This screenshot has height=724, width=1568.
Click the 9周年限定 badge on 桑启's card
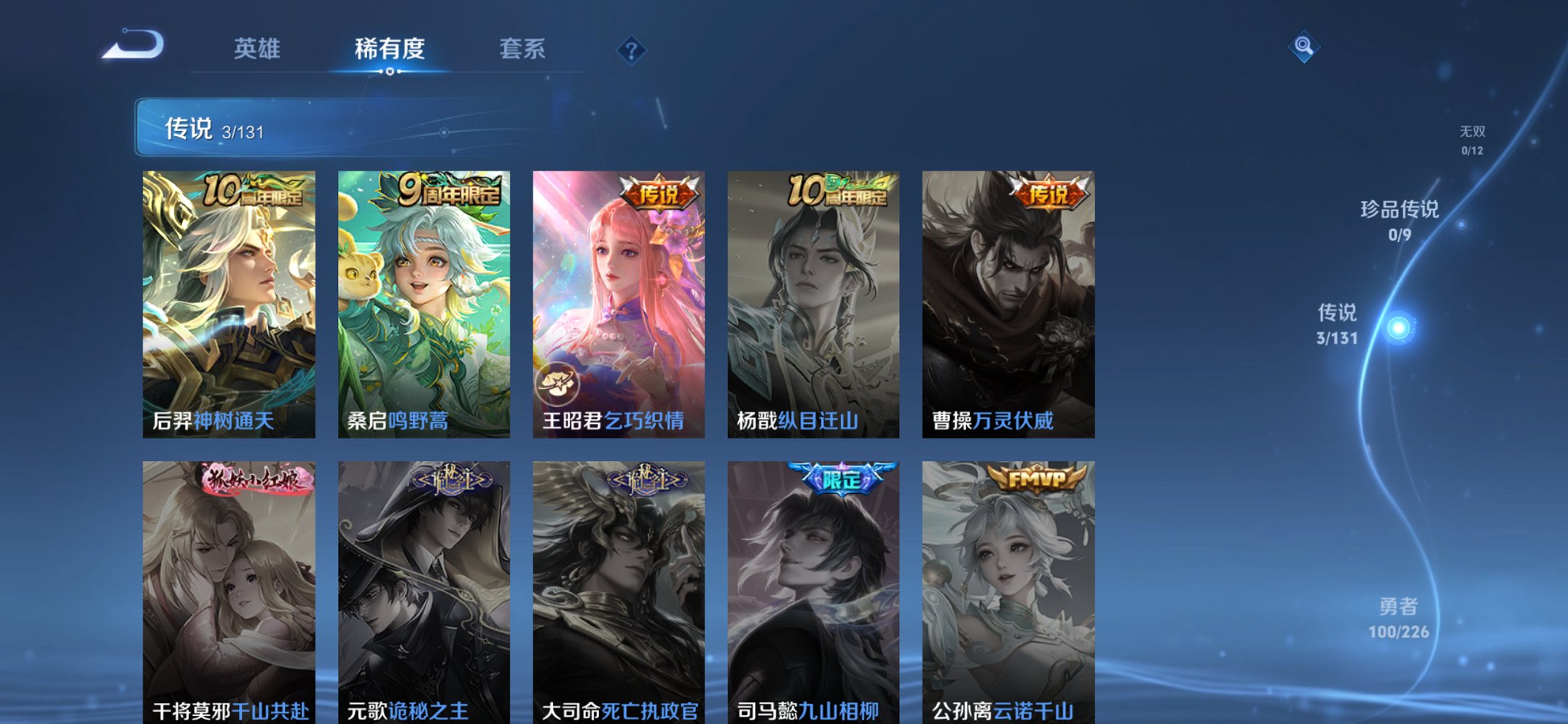(x=443, y=191)
